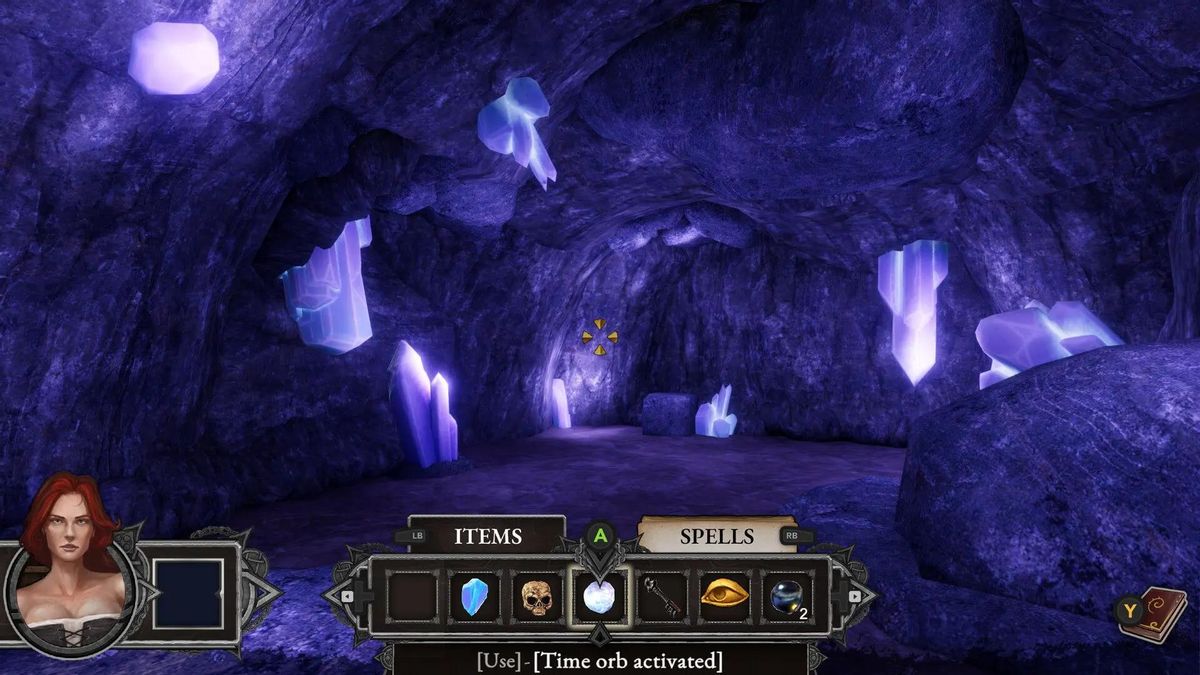1200x675 pixels.
Task: Pick the golden eye item
Action: pyautogui.click(x=724, y=598)
